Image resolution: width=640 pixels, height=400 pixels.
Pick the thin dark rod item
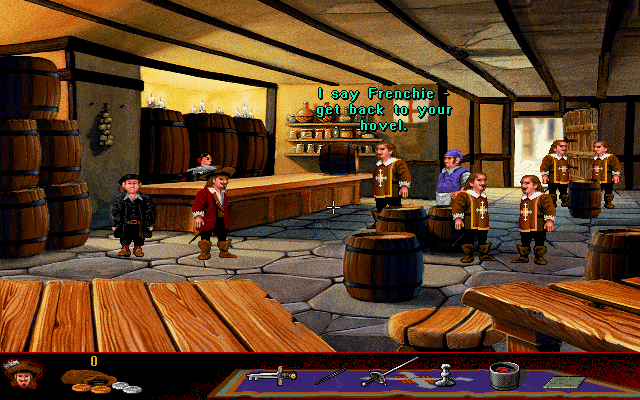point(330,376)
